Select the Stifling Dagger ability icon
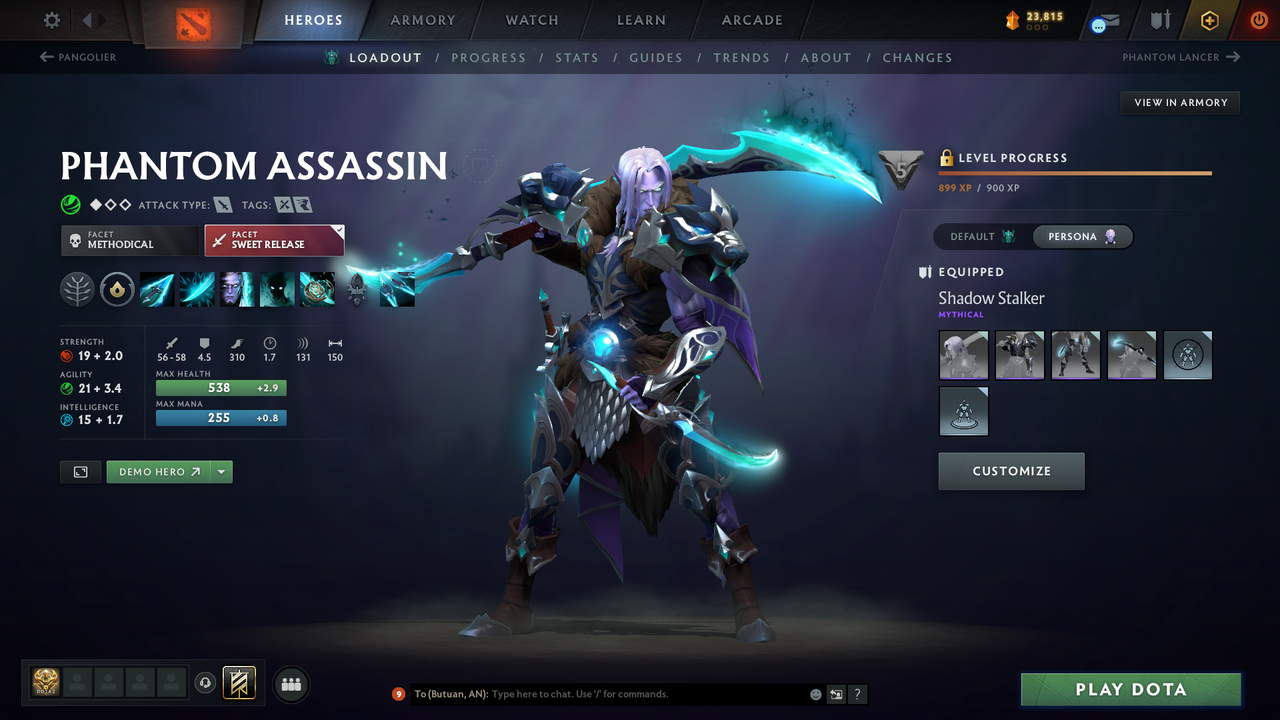The height and width of the screenshot is (720, 1280). (158, 289)
